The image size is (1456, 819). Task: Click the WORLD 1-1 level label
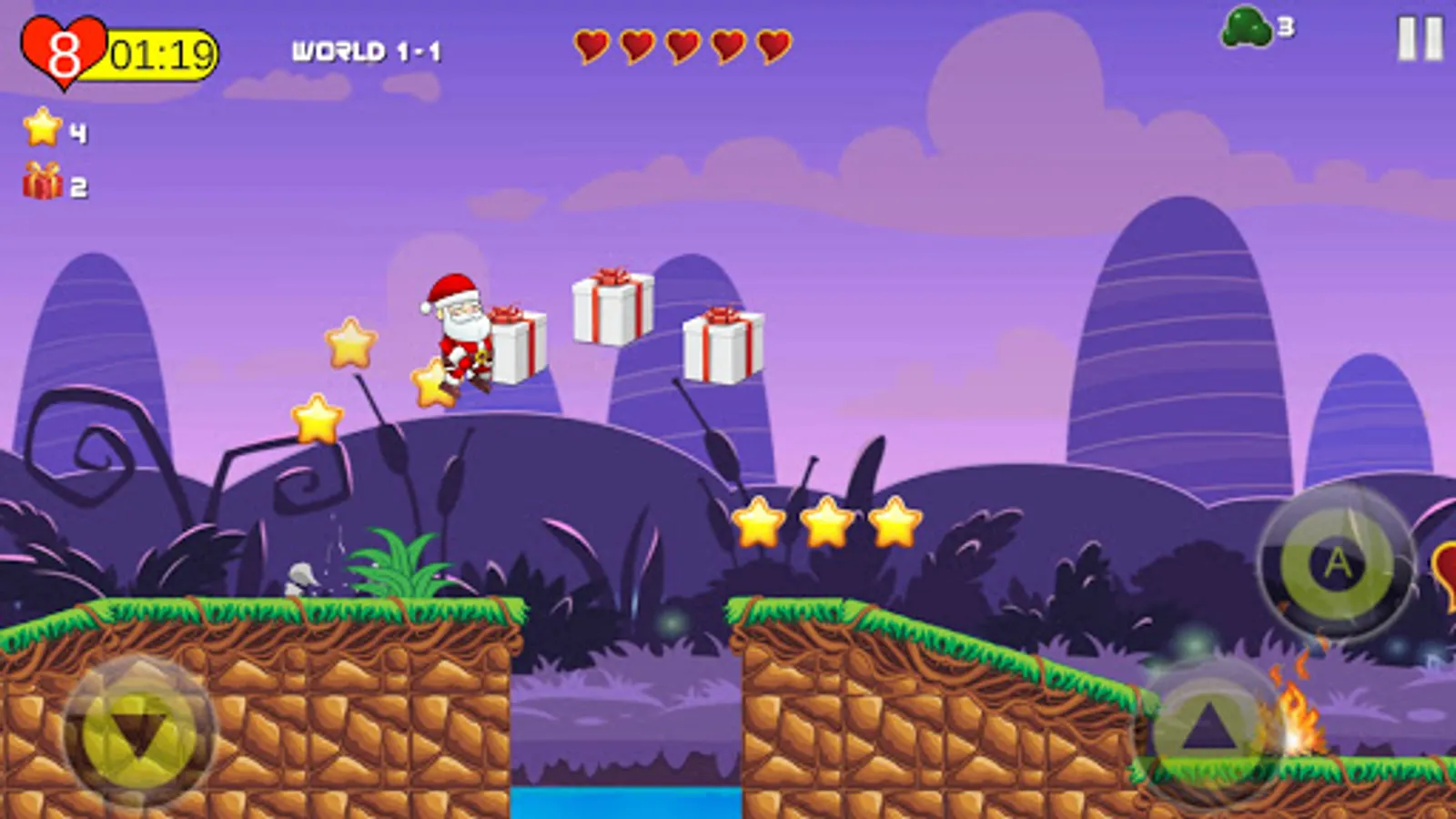click(367, 49)
